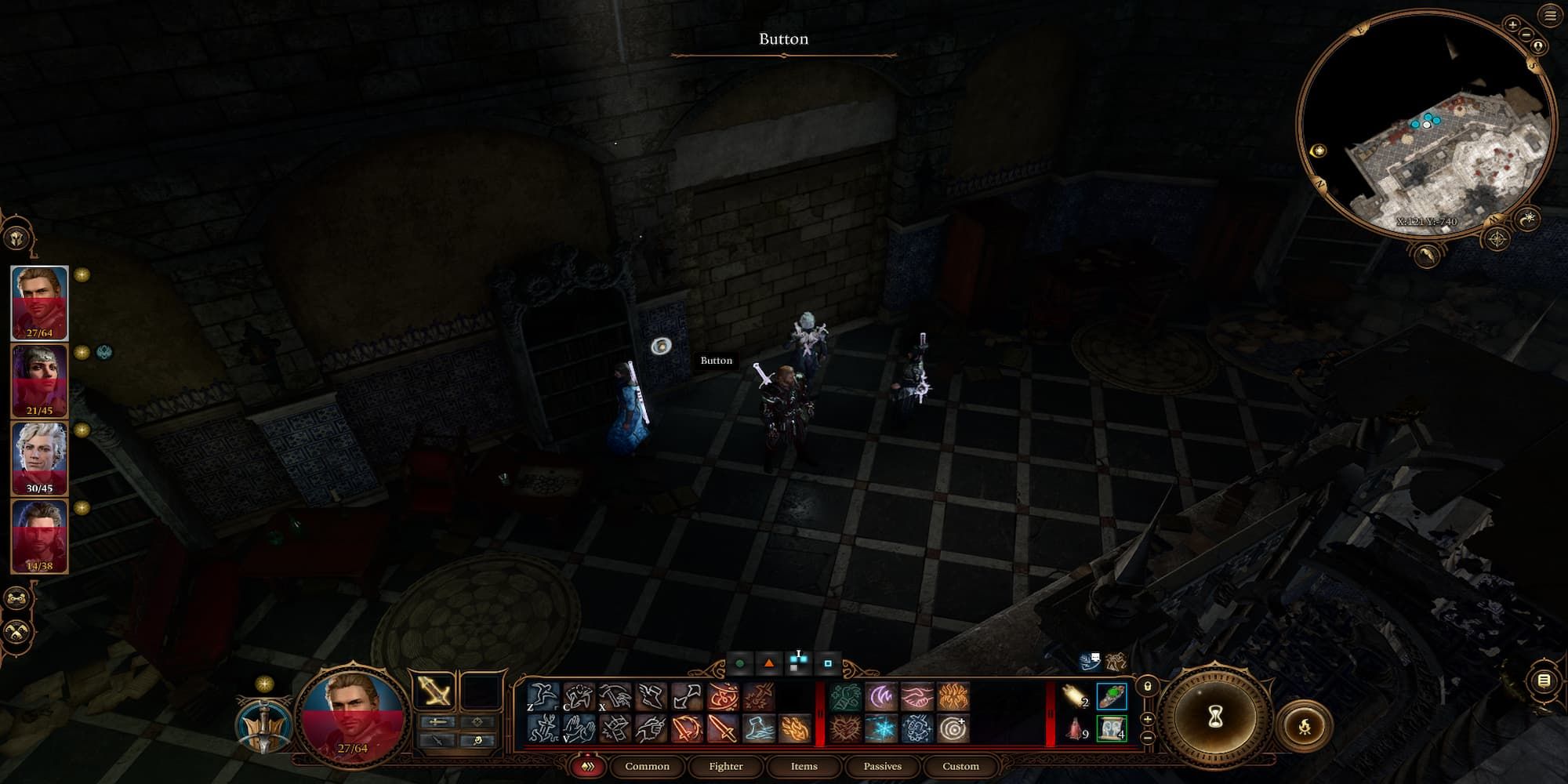Use the red potion with count 9
The image size is (1568, 784).
pyautogui.click(x=1074, y=729)
